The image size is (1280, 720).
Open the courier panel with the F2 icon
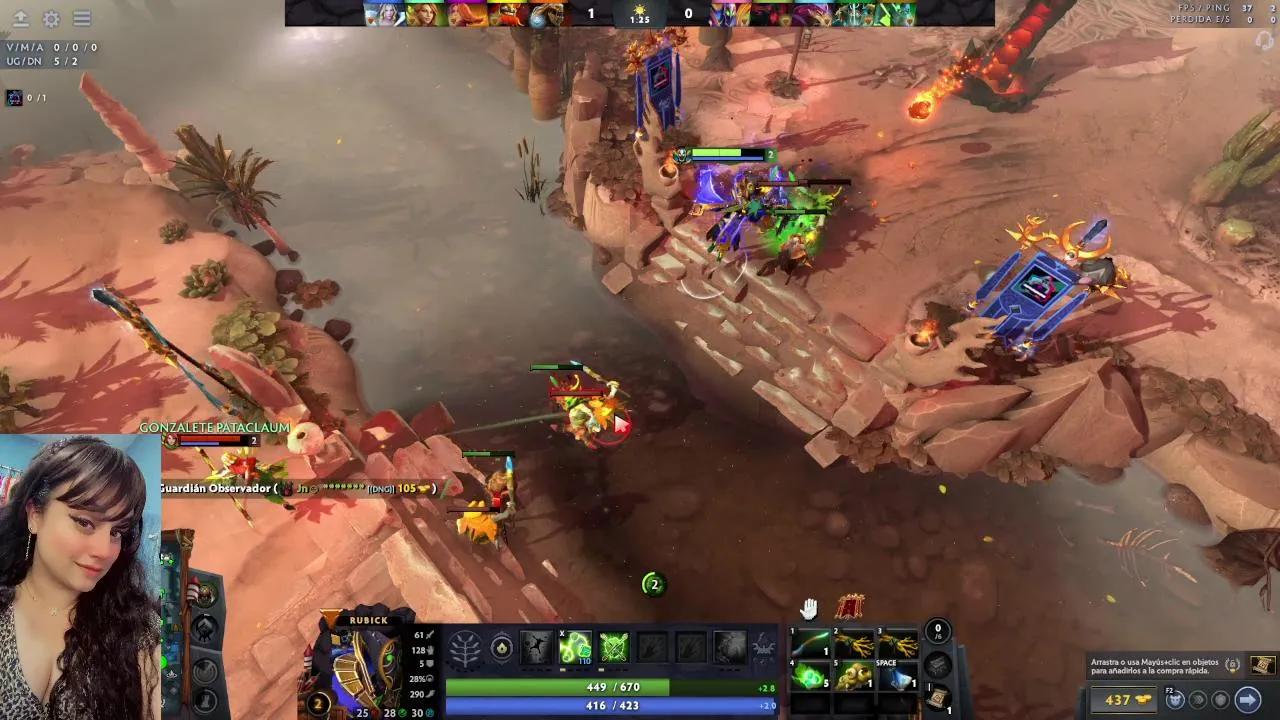(x=1174, y=700)
